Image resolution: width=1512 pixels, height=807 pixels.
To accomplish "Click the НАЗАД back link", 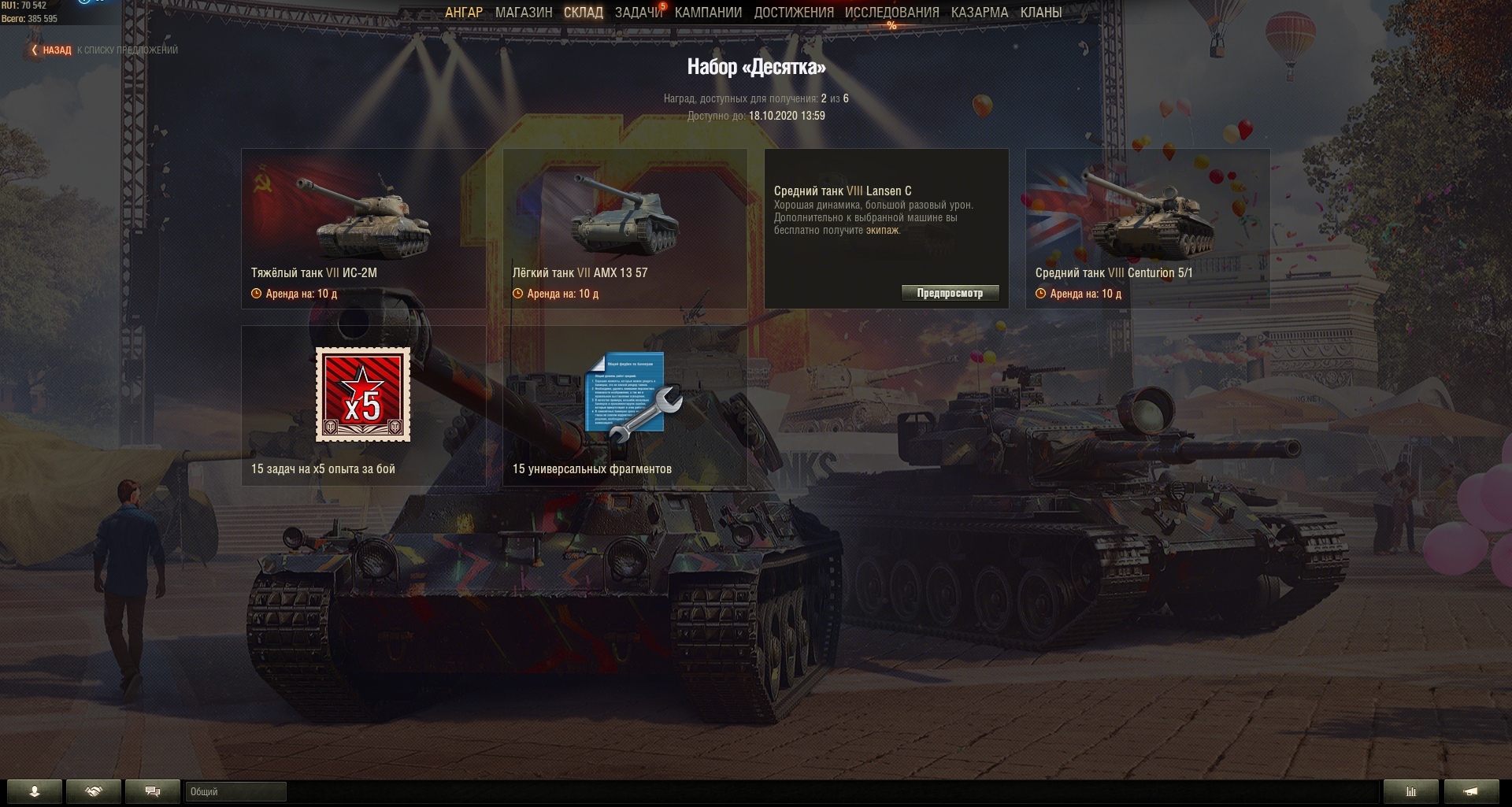I will tap(56, 50).
